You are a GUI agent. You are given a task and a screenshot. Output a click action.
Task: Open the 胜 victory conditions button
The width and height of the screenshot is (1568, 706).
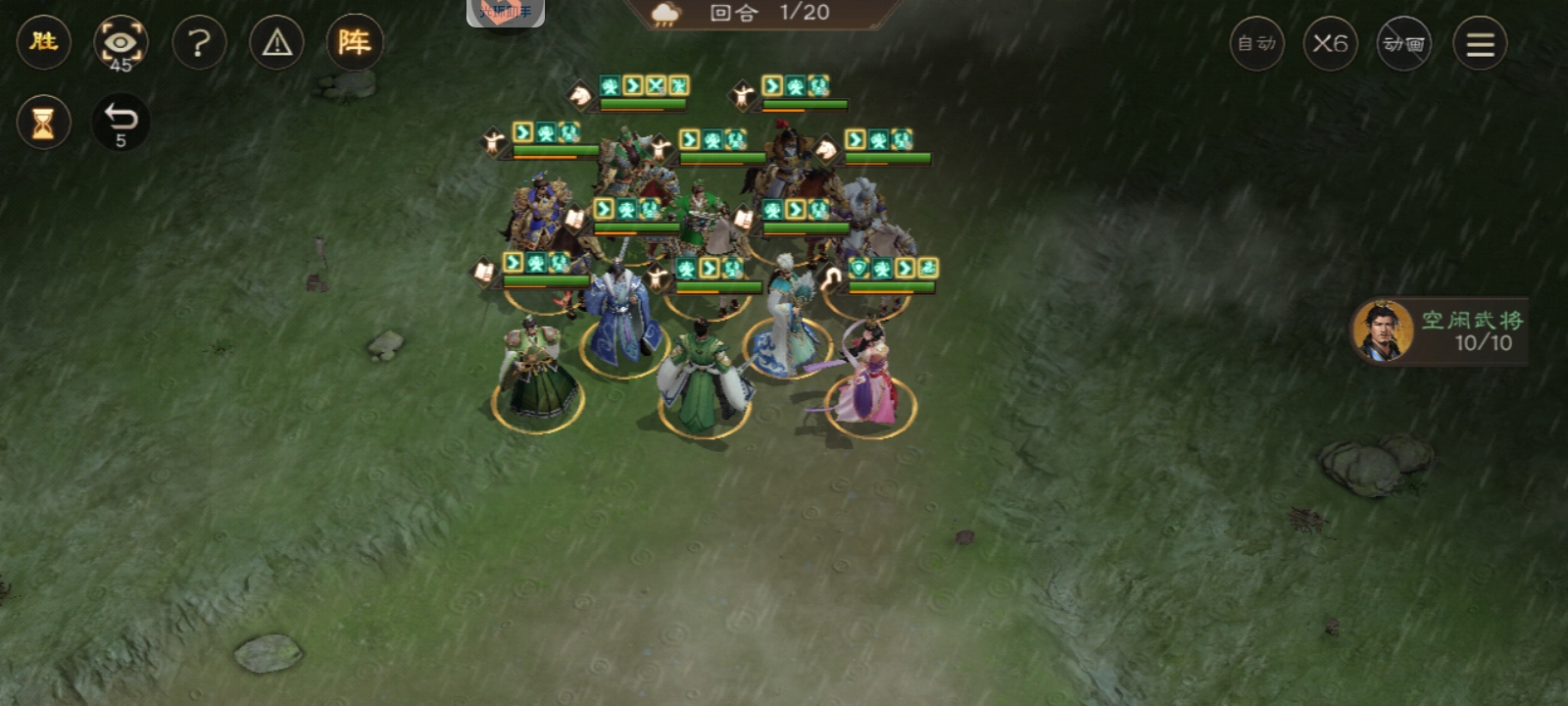click(43, 42)
